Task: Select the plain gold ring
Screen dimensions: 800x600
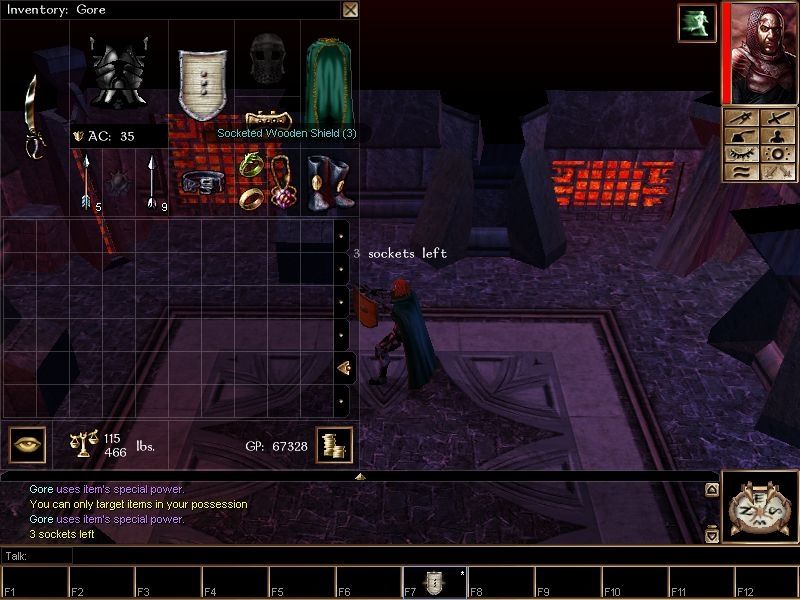Action: (x=253, y=196)
